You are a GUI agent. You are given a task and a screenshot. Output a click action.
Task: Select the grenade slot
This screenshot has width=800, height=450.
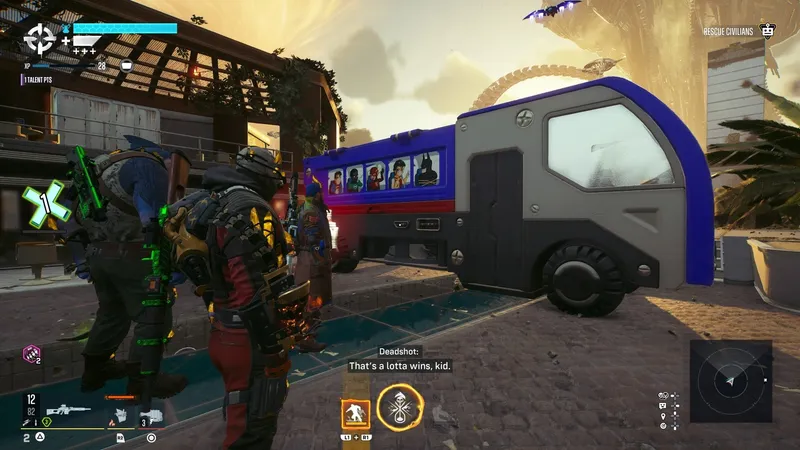click(x=151, y=415)
